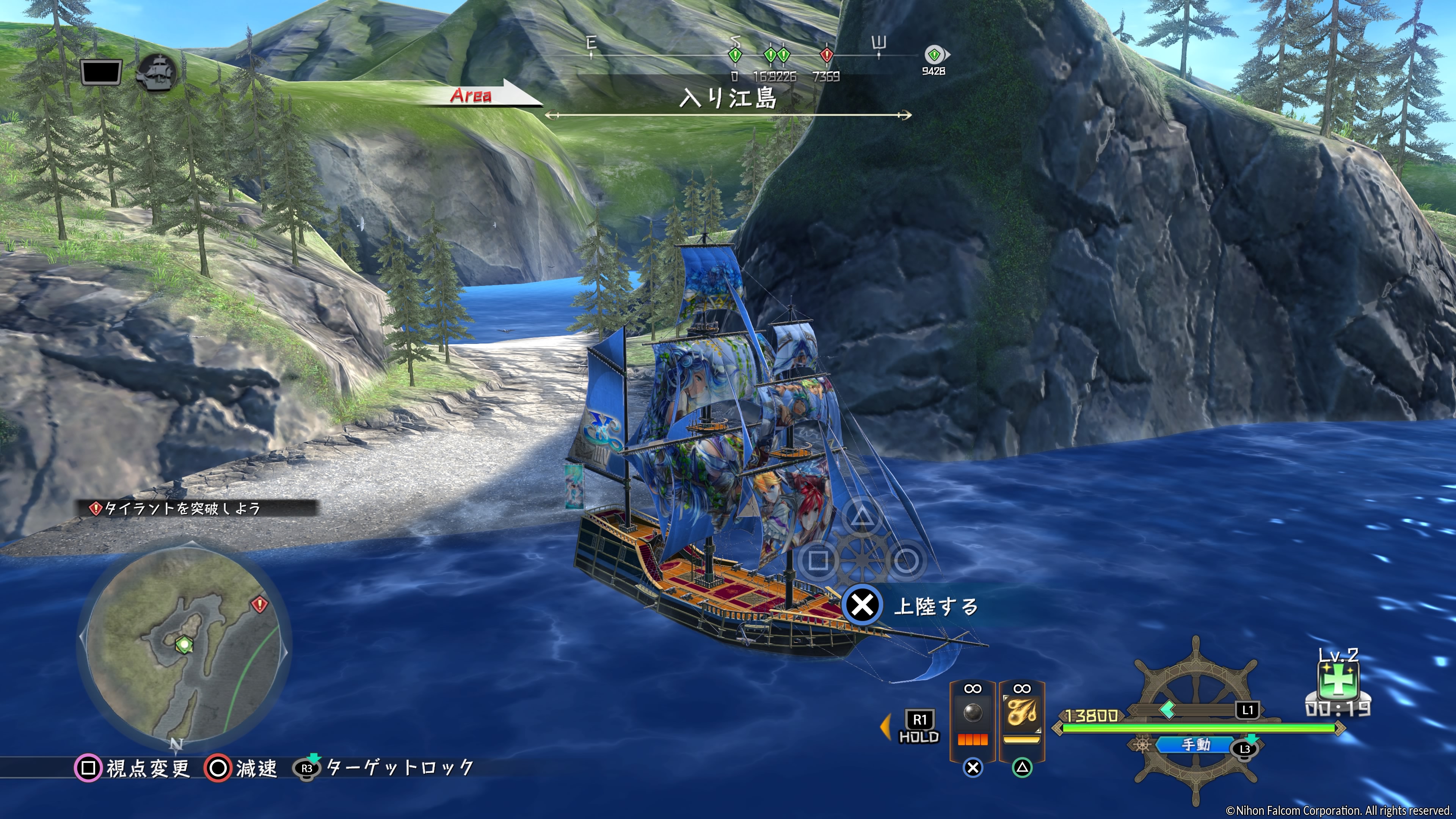Toggle the 手動 manual sailing mode

point(1196,745)
